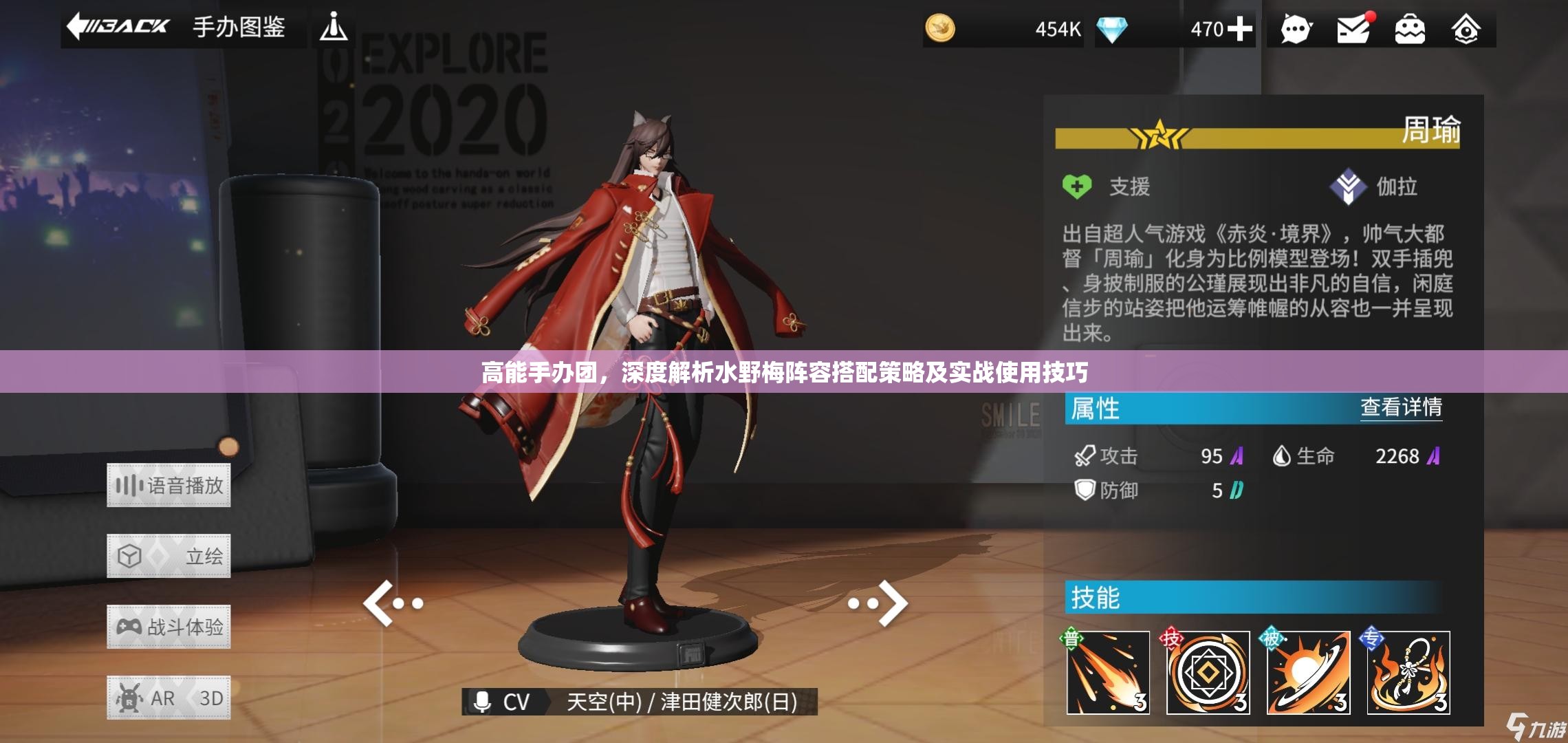This screenshot has width=1568, height=743.
Task: Show previous figure with left arrow
Action: tap(392, 603)
